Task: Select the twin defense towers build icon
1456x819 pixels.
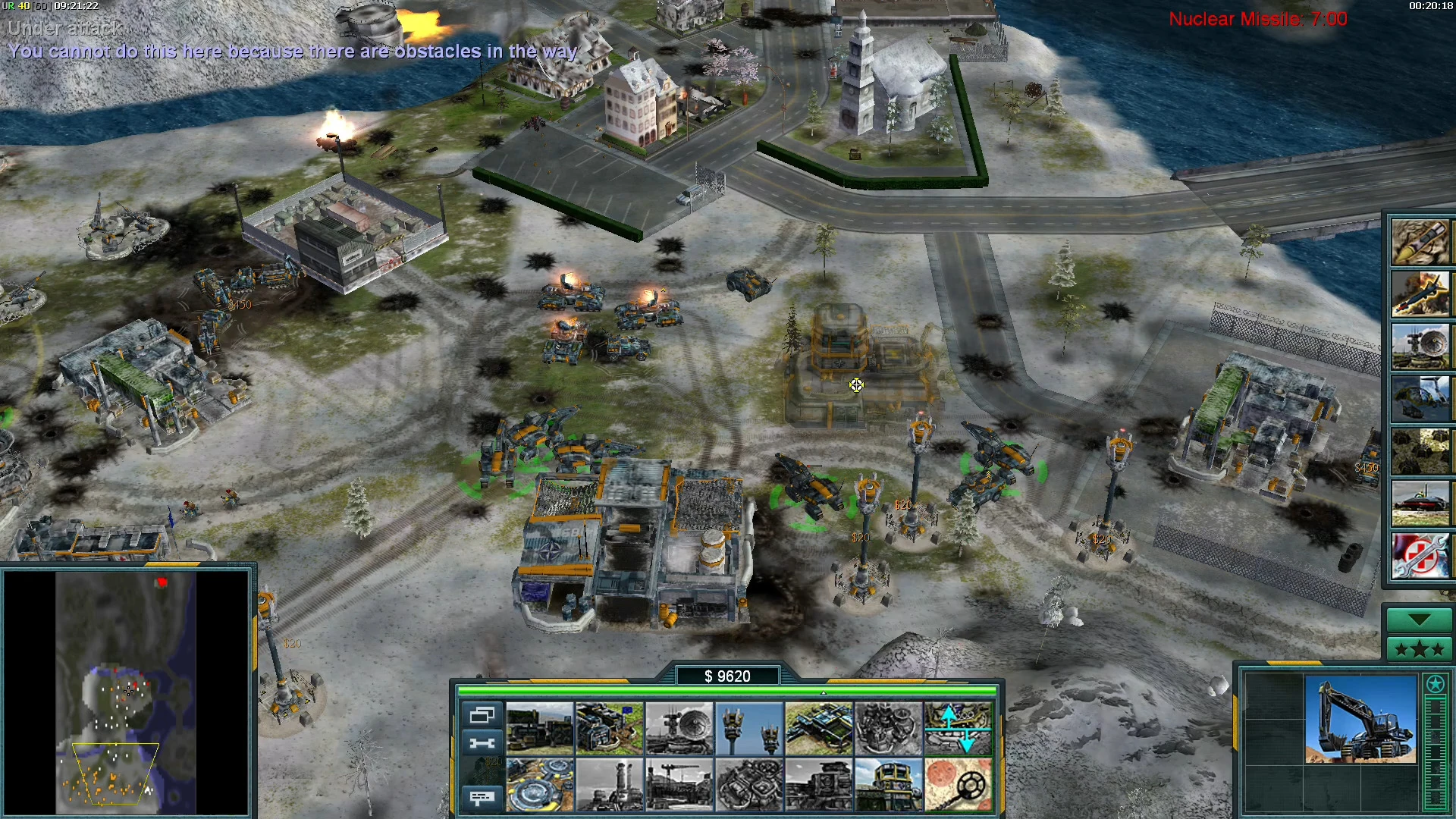Action: pos(749,729)
